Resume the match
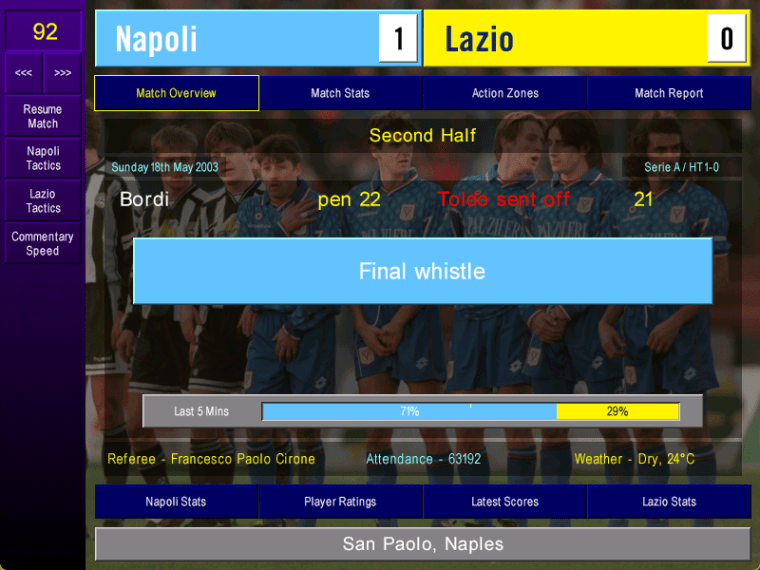Image resolution: width=760 pixels, height=570 pixels. [42, 116]
